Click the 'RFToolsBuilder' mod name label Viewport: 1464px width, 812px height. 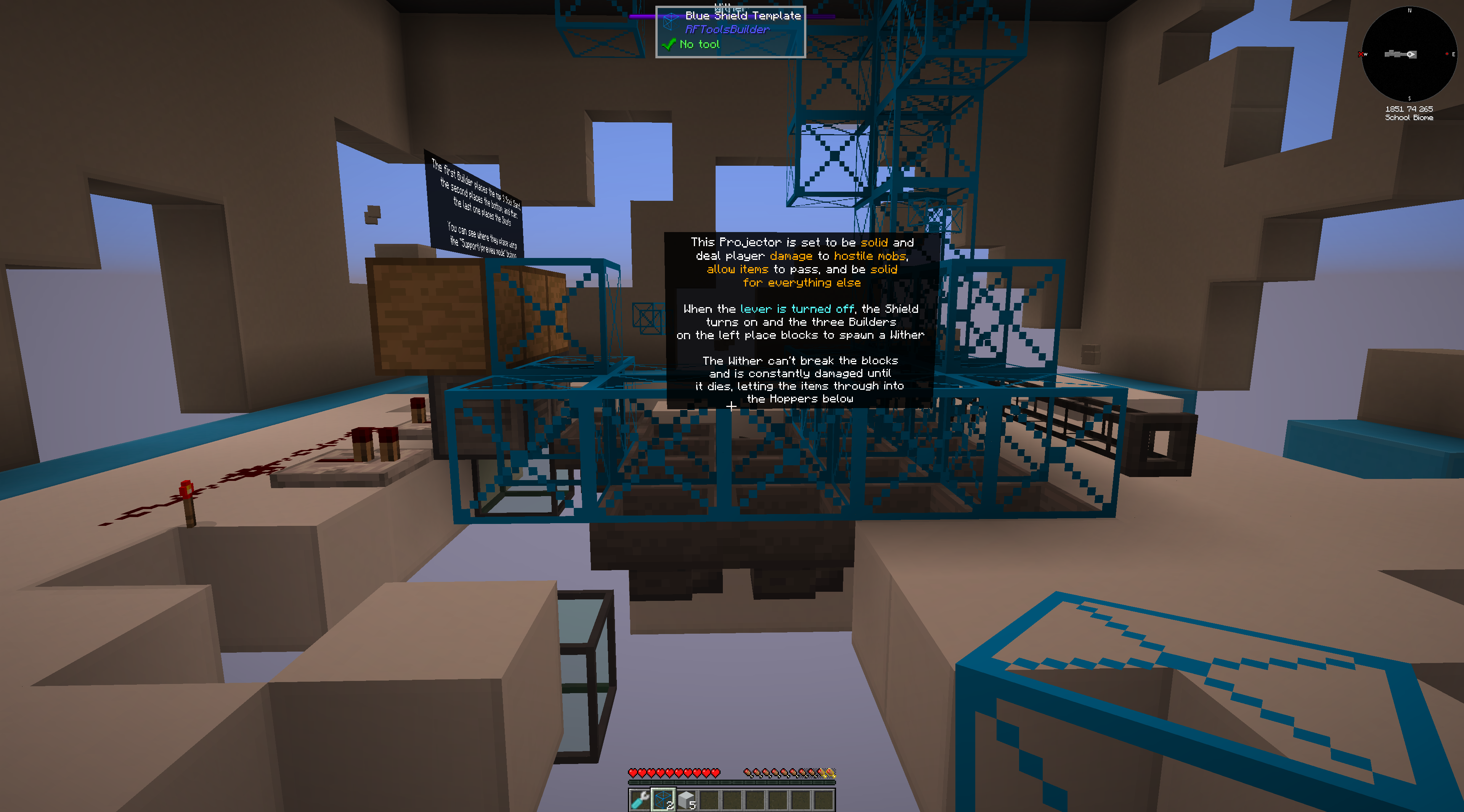coord(727,29)
